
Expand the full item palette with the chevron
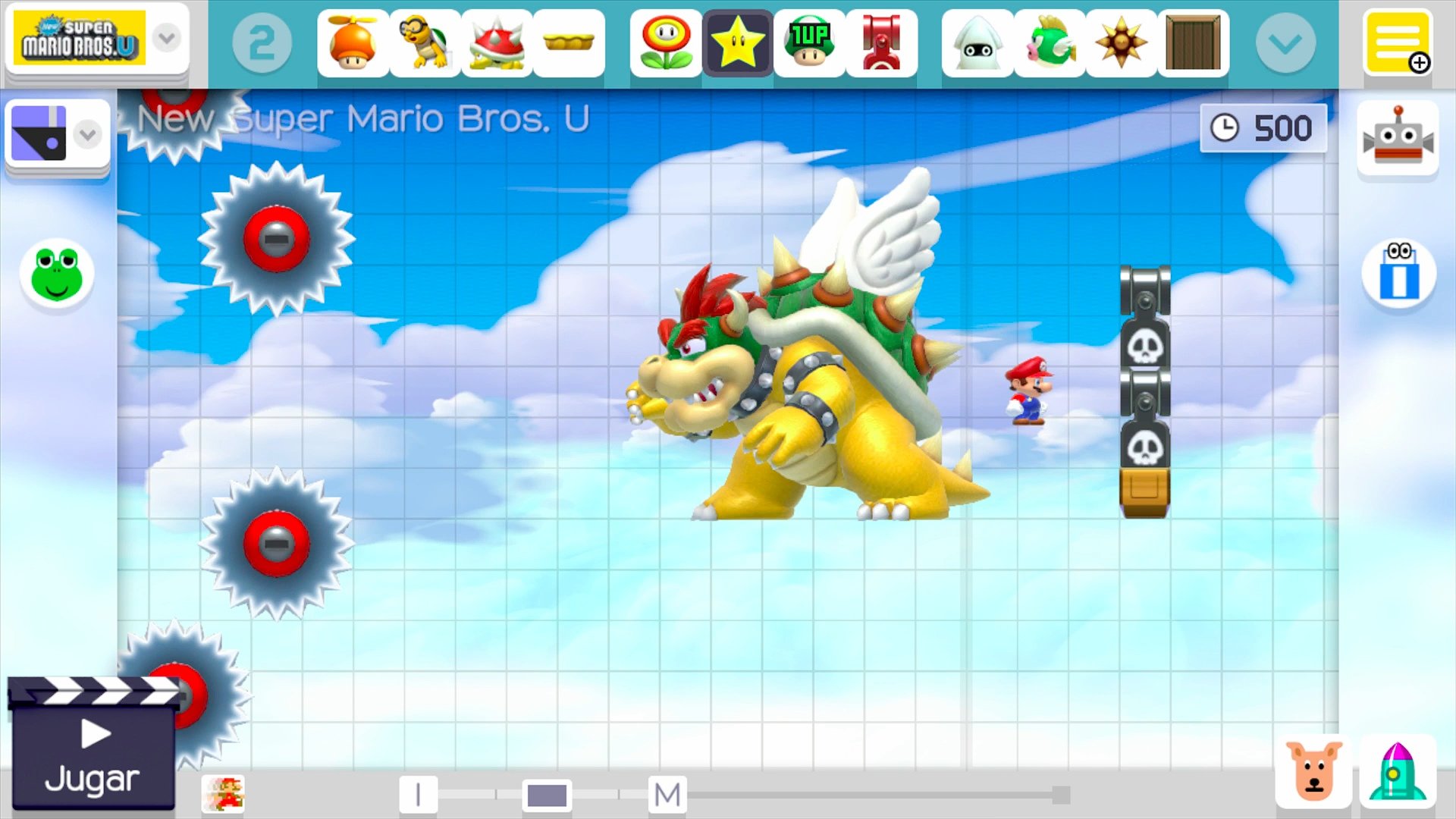click(1286, 43)
